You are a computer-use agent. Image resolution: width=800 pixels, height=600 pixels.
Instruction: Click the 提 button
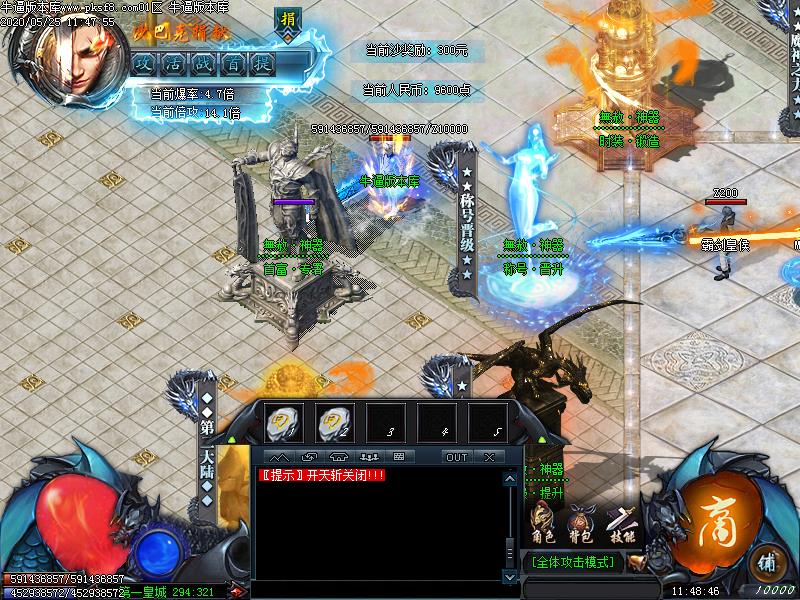pyautogui.click(x=264, y=62)
